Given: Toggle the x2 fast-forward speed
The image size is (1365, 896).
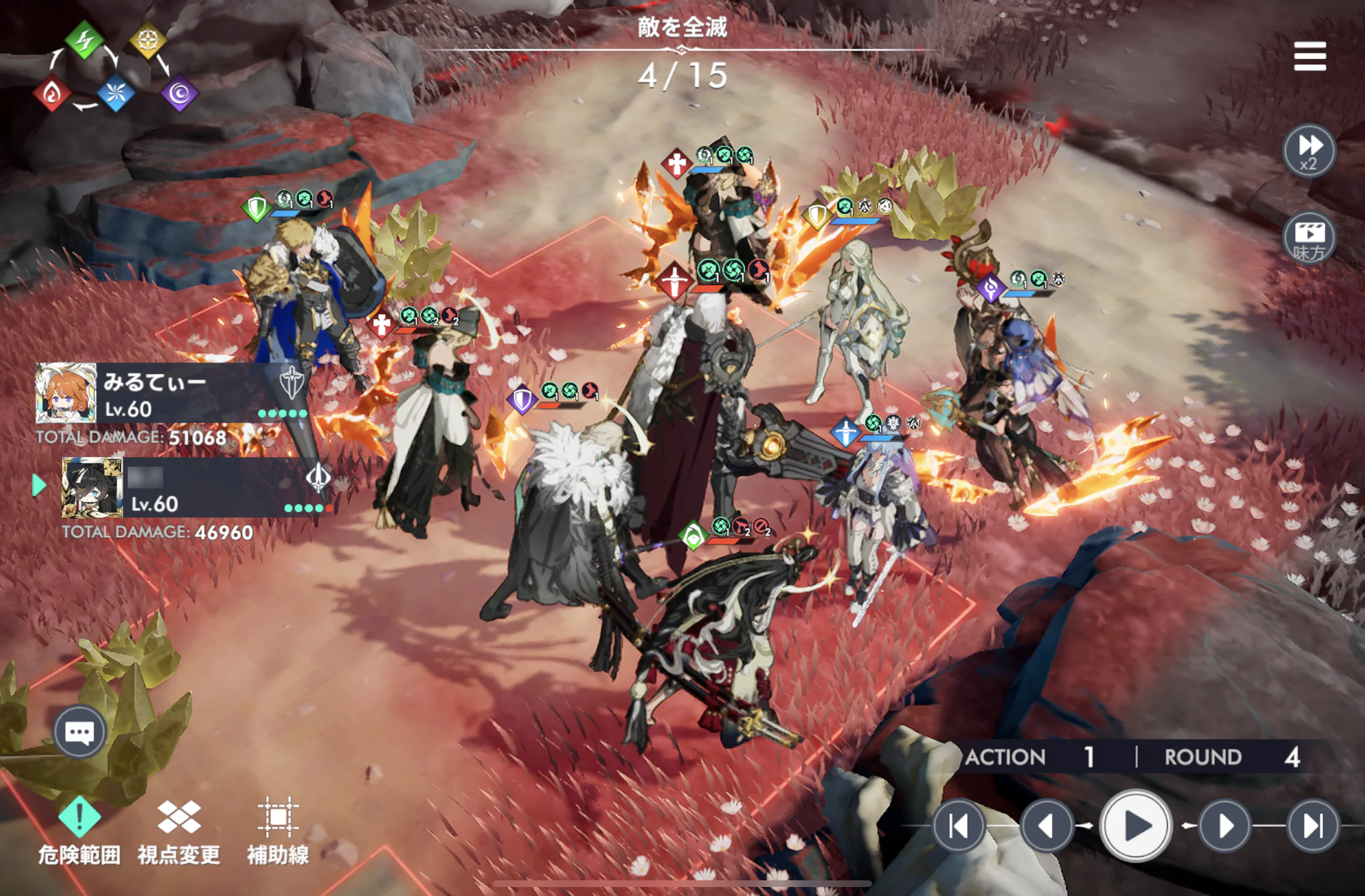Looking at the screenshot, I should point(1309,151).
